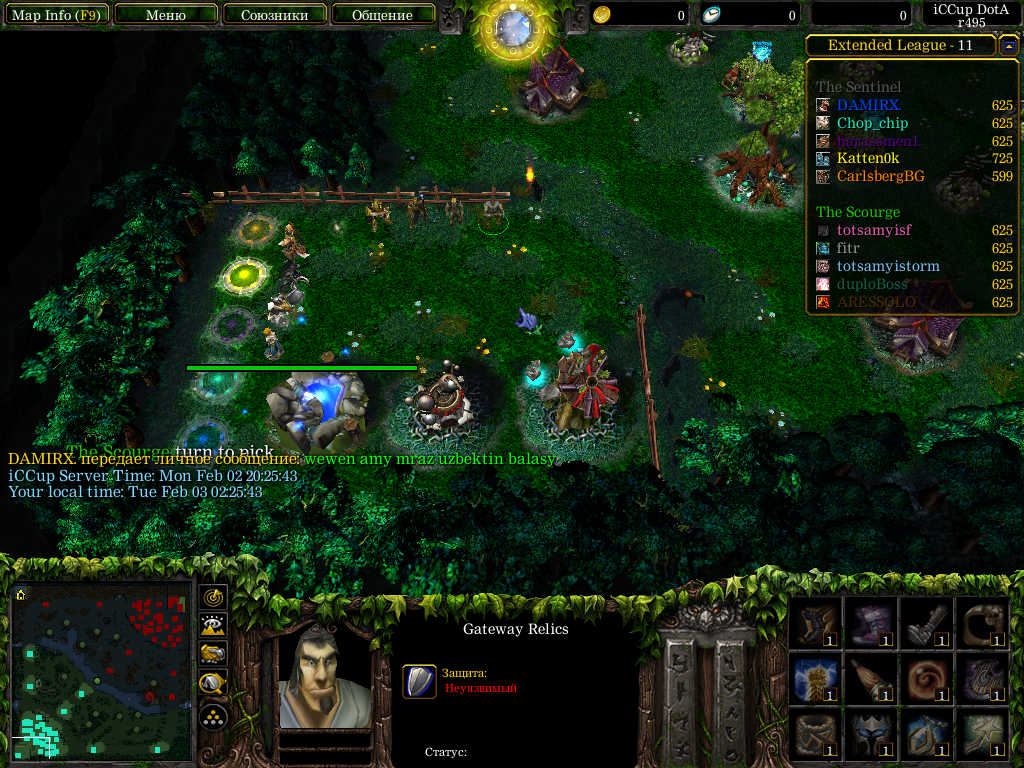Toggle minimap terrain display button
Image resolution: width=1024 pixels, height=768 pixels.
click(213, 626)
